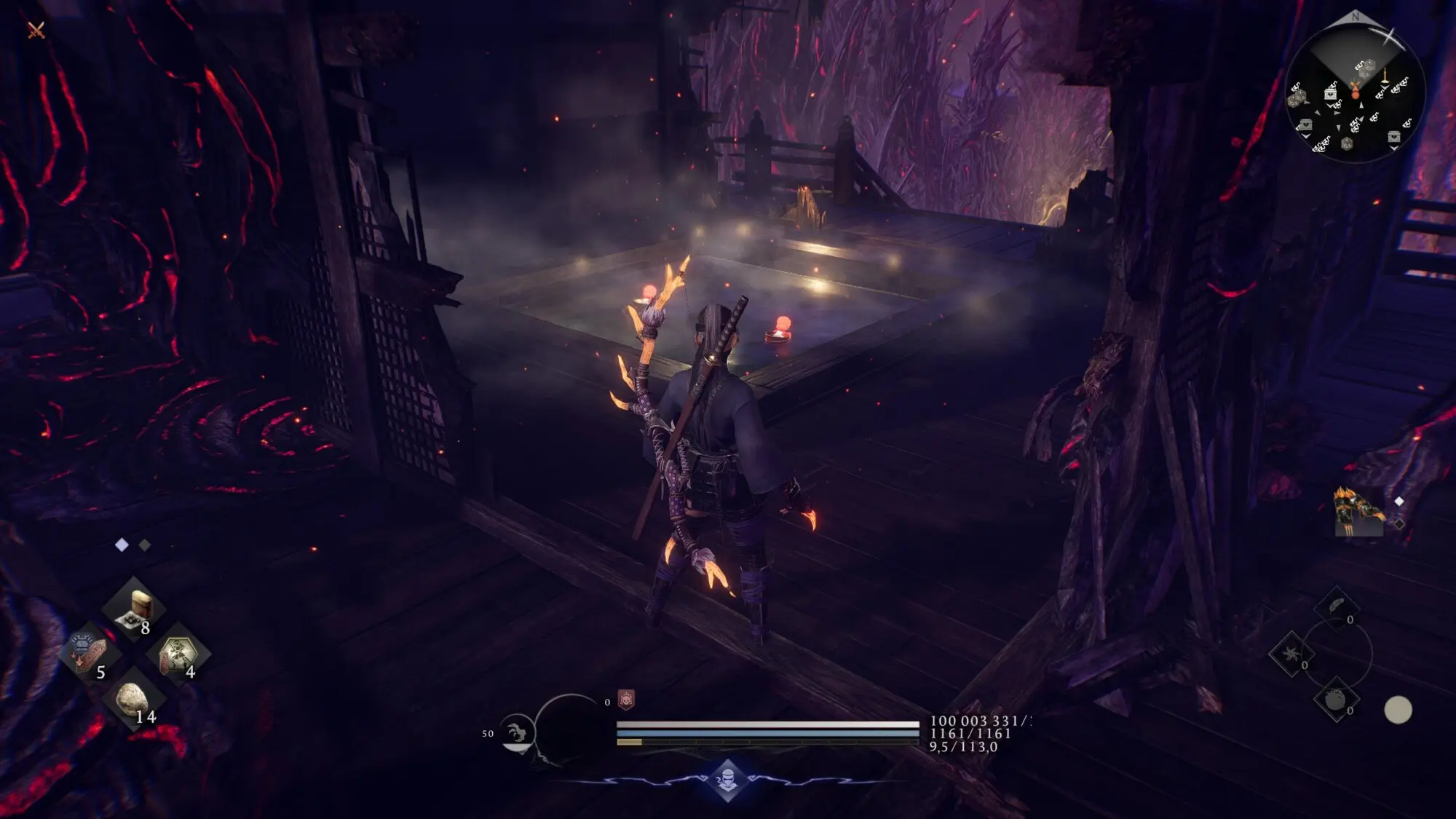Activate the guardian spirit claw gauge icon
The image size is (1456, 819).
tap(517, 733)
